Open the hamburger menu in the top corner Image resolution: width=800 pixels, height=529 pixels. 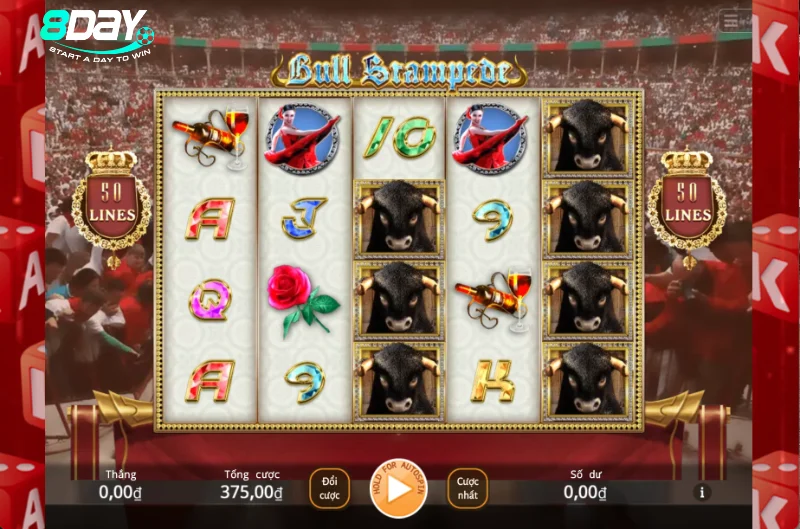point(736,21)
